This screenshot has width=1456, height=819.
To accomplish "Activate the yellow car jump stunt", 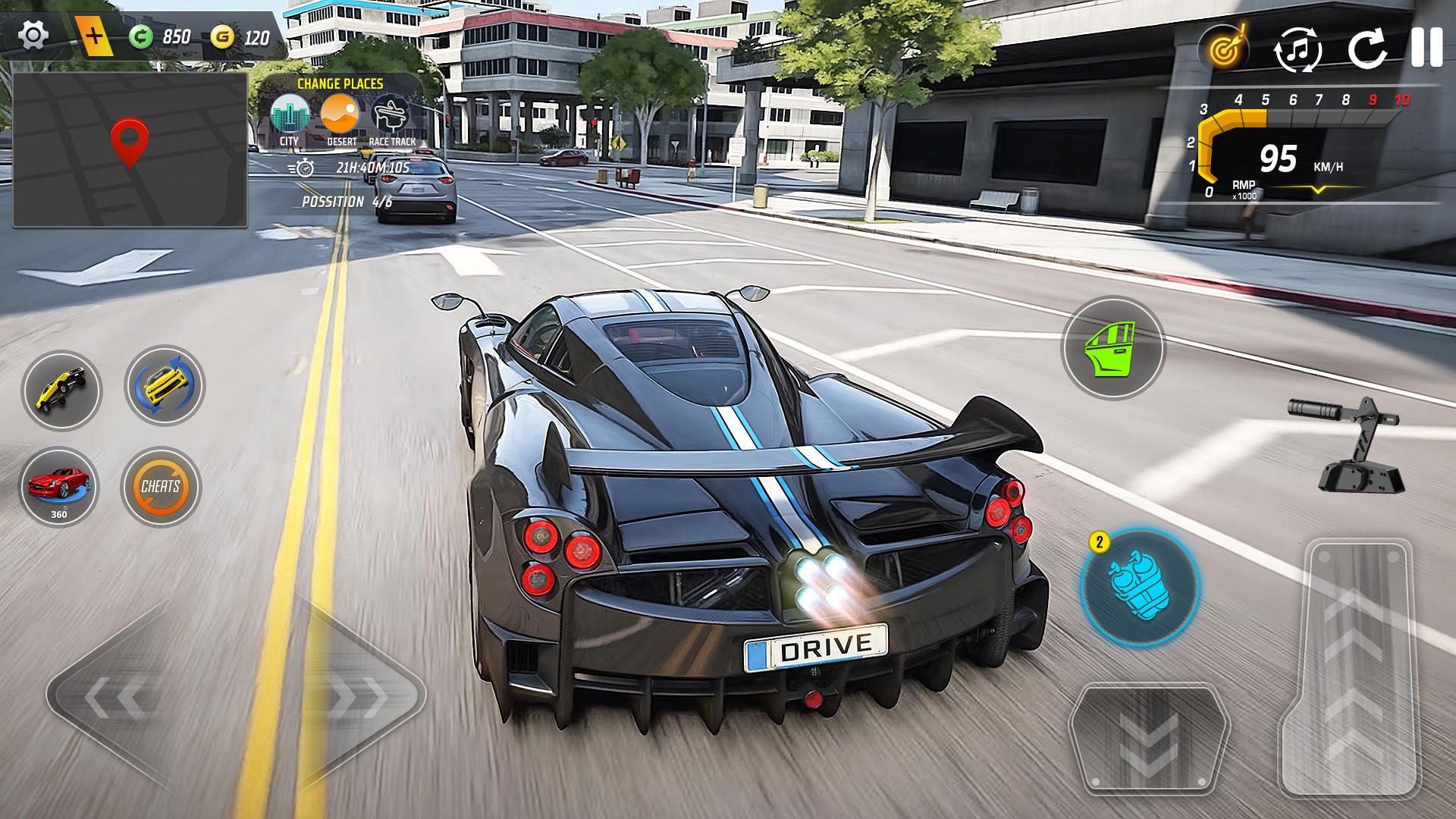I will pos(61,390).
